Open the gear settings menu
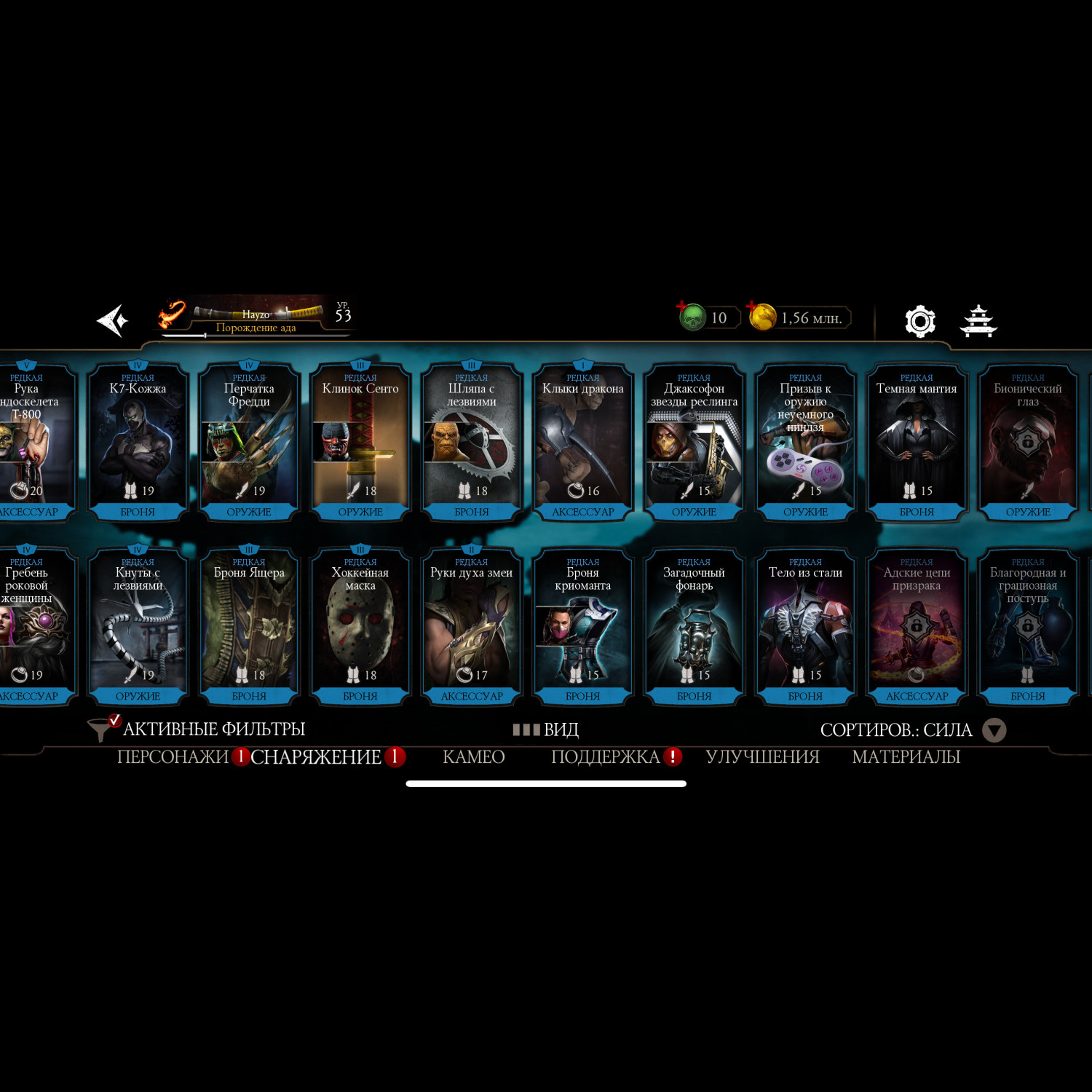Viewport: 1092px width, 1092px height. point(919,321)
